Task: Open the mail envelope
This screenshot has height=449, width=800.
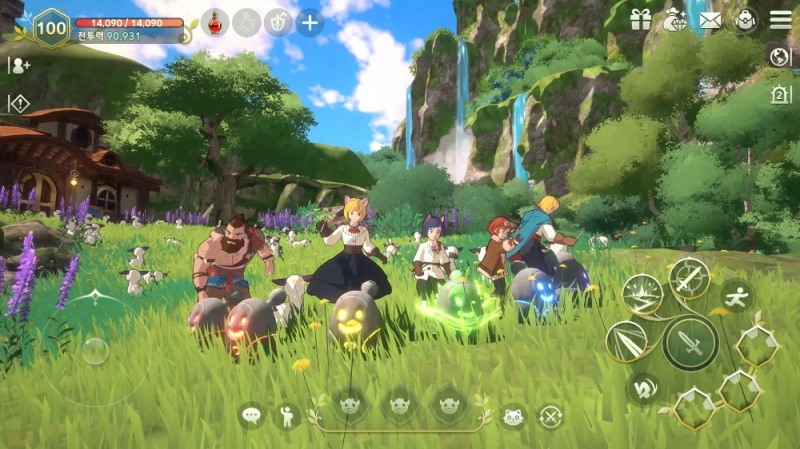Action: [x=711, y=20]
